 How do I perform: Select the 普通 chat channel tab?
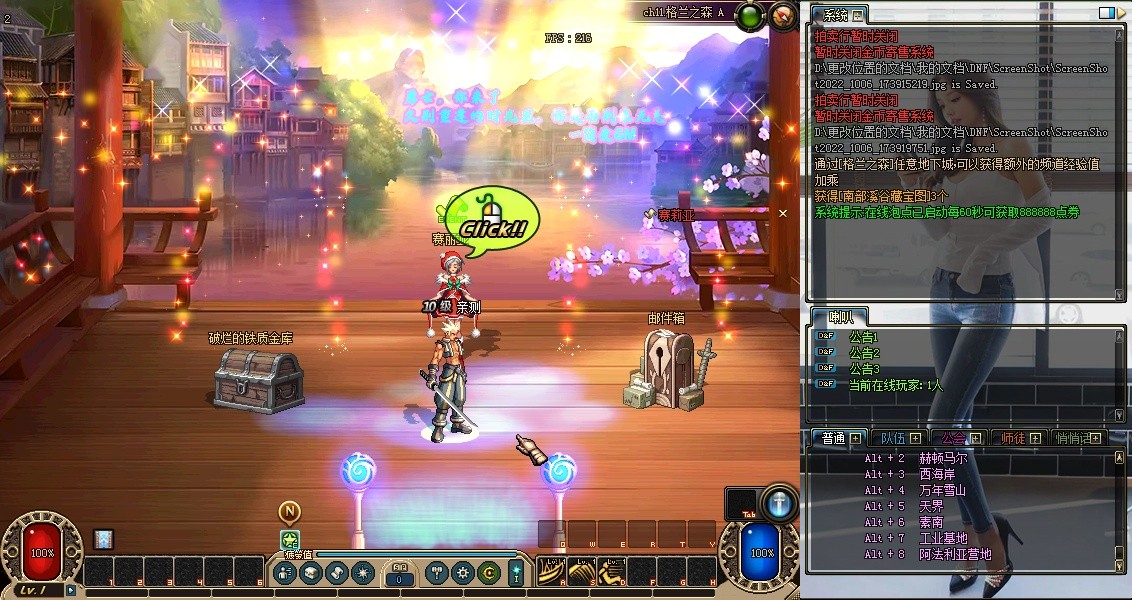[x=834, y=438]
